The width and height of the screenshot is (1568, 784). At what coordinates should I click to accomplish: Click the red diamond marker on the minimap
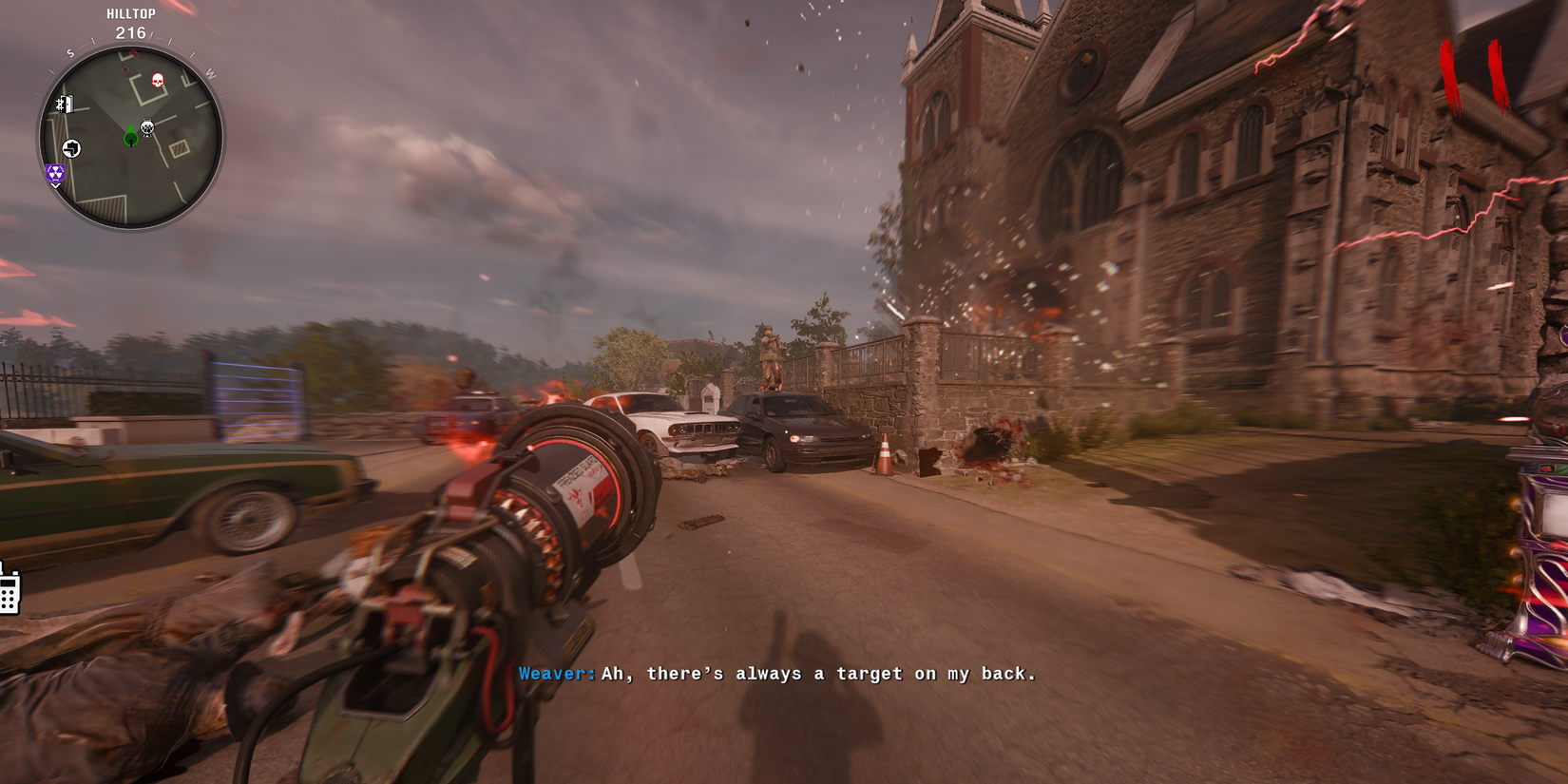[x=134, y=54]
